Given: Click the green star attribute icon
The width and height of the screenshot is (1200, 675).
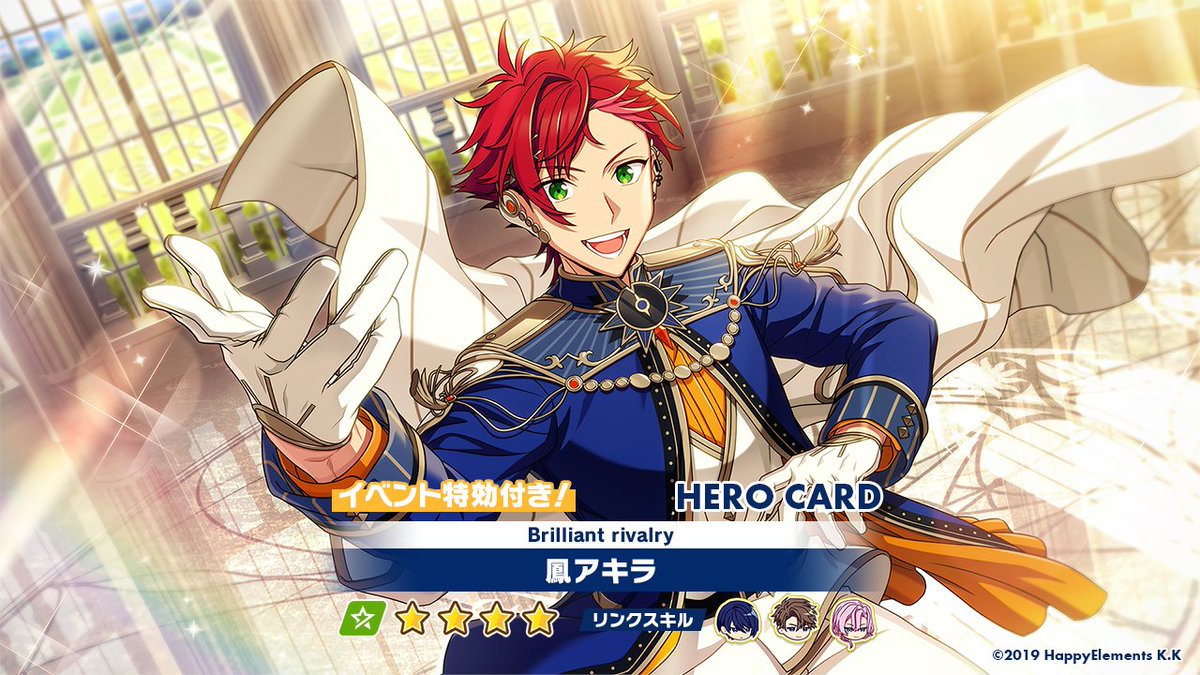Looking at the screenshot, I should tap(363, 620).
